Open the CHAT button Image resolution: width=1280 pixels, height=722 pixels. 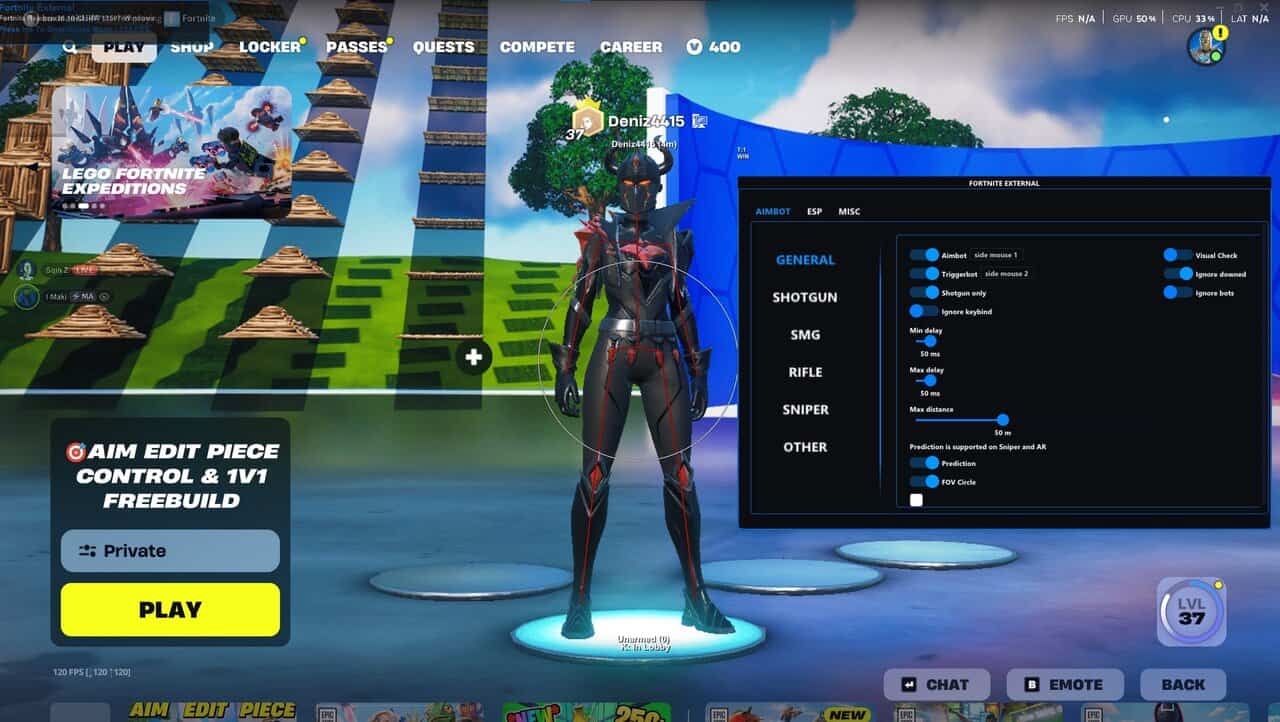tap(937, 685)
